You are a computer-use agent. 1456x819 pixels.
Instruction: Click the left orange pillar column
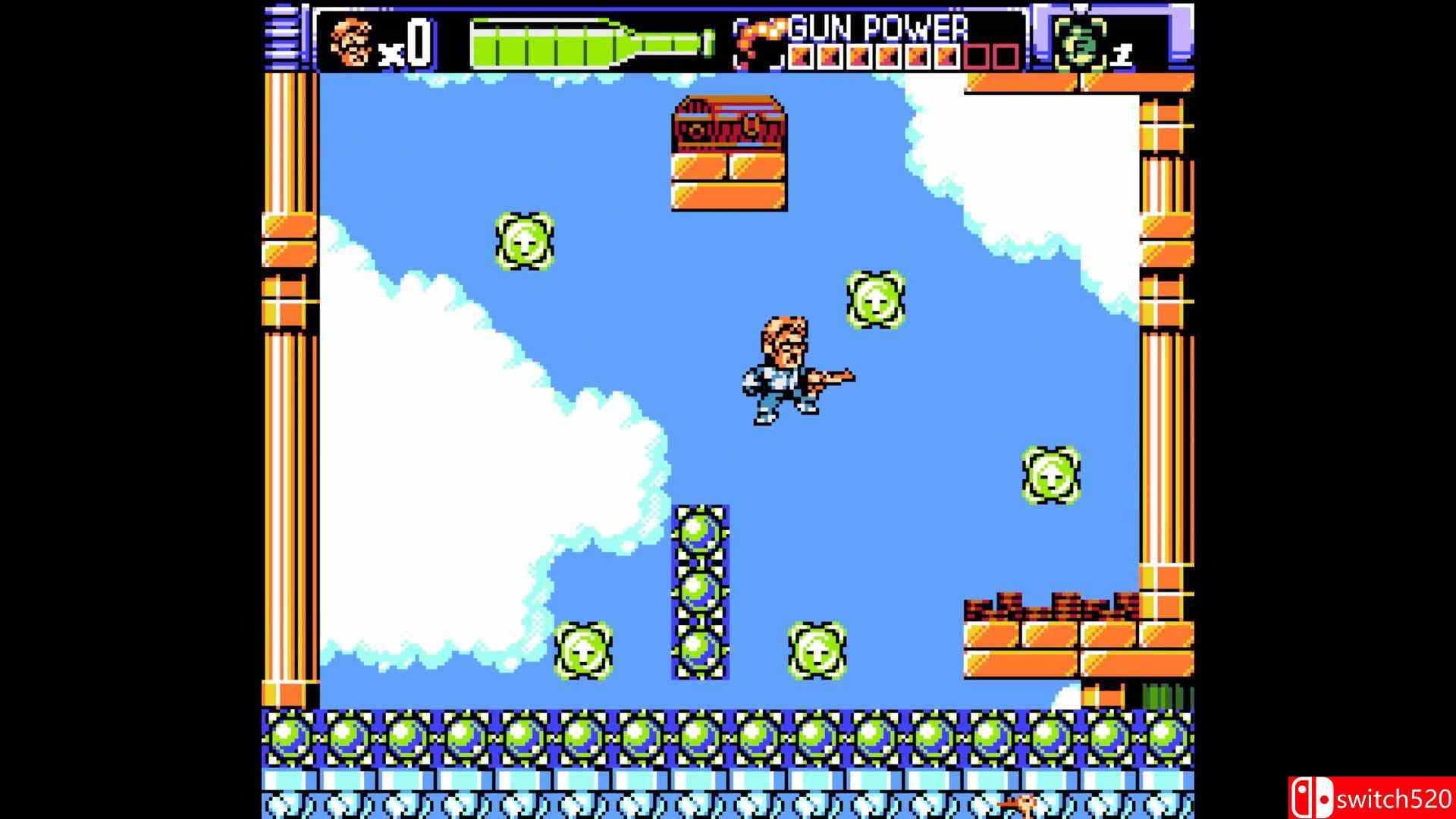pos(292,379)
